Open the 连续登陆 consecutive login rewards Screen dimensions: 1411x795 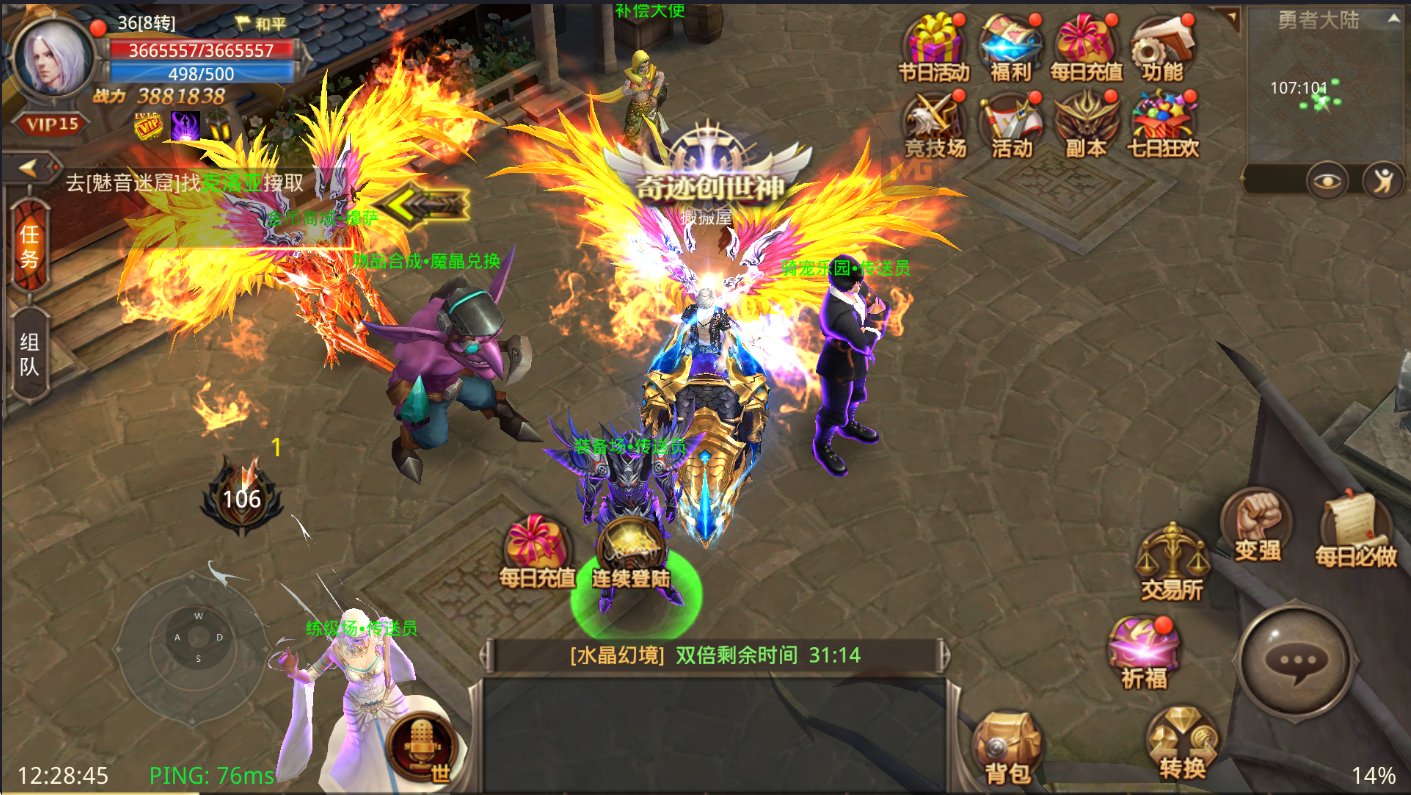(631, 553)
